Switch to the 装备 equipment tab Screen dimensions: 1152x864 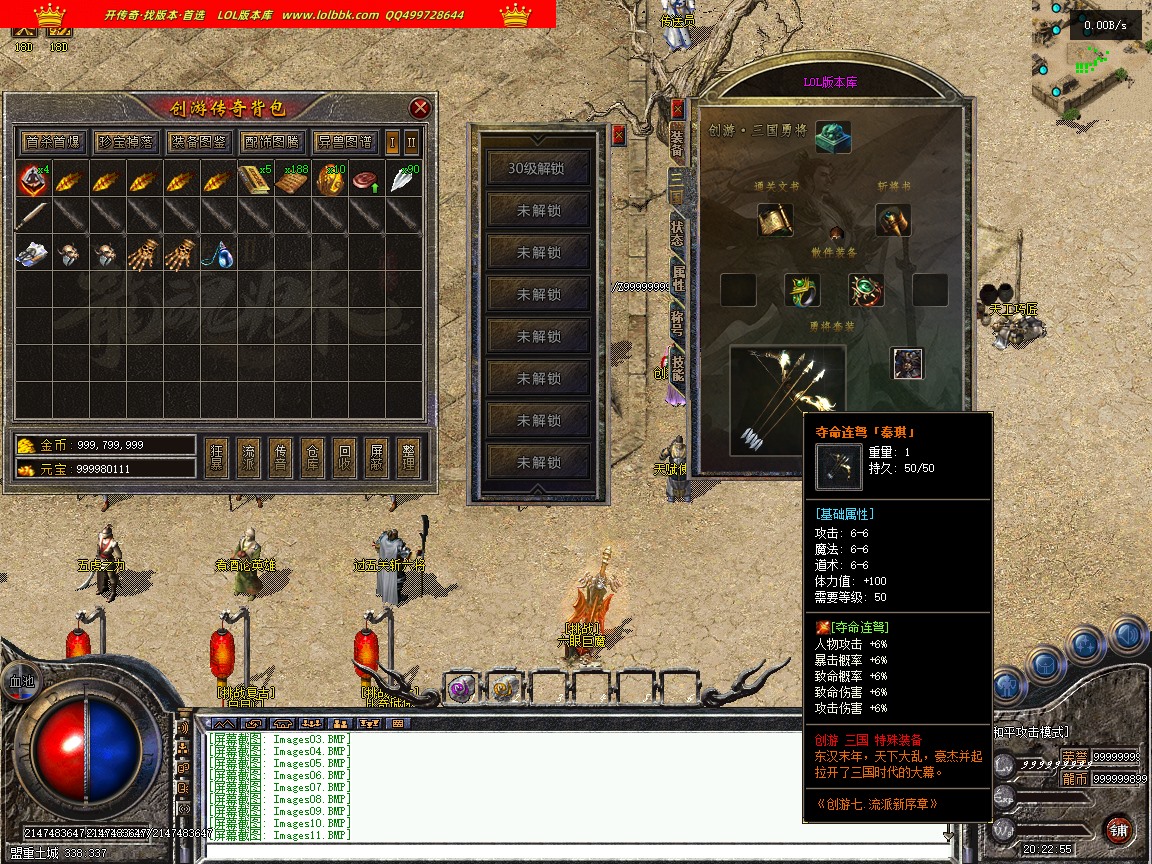pyautogui.click(x=678, y=146)
